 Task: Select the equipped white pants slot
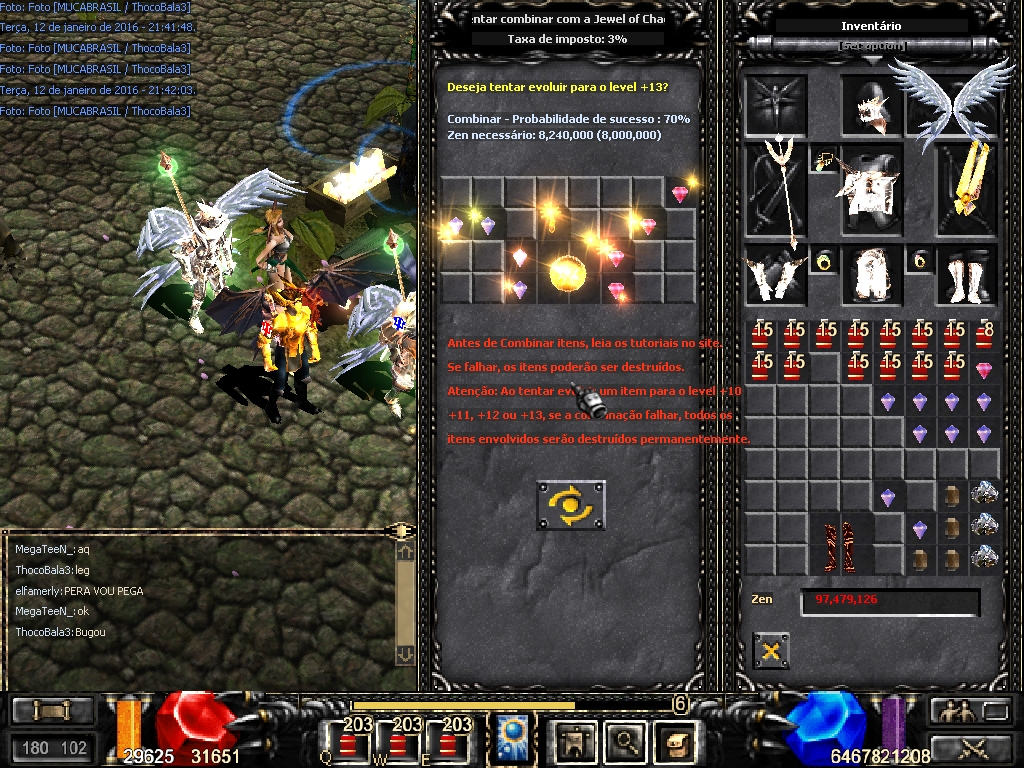(x=871, y=274)
